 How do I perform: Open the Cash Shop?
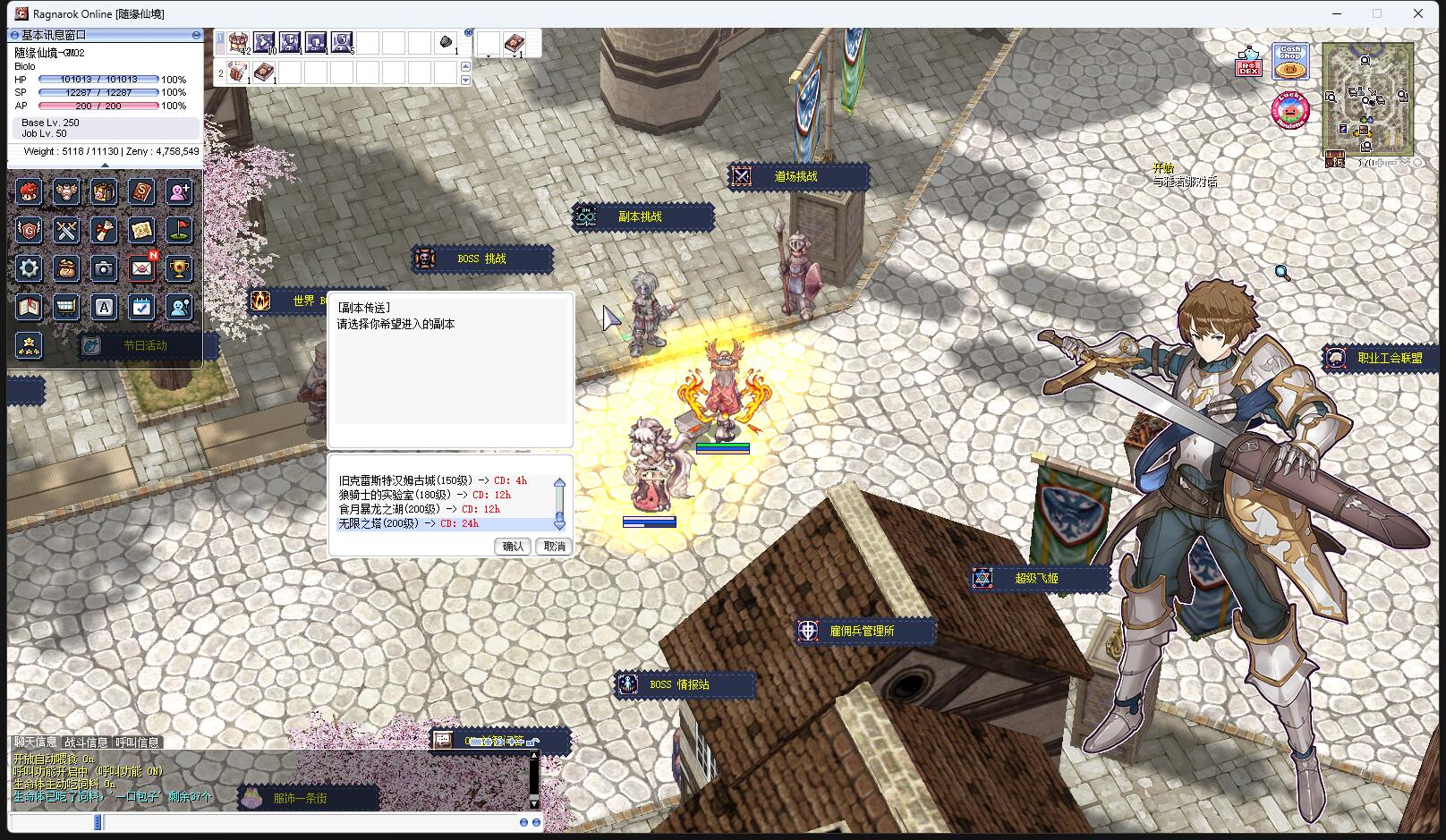(1290, 61)
